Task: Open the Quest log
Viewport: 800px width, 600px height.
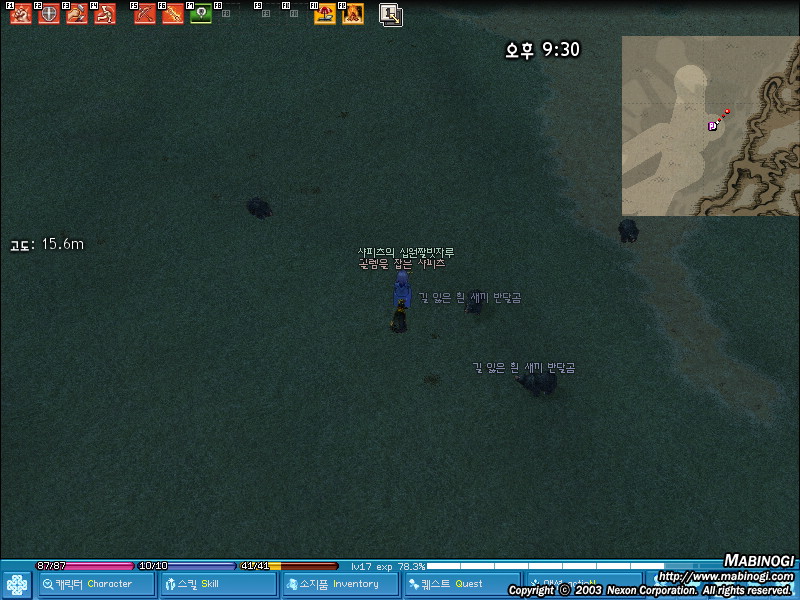Action: point(461,584)
